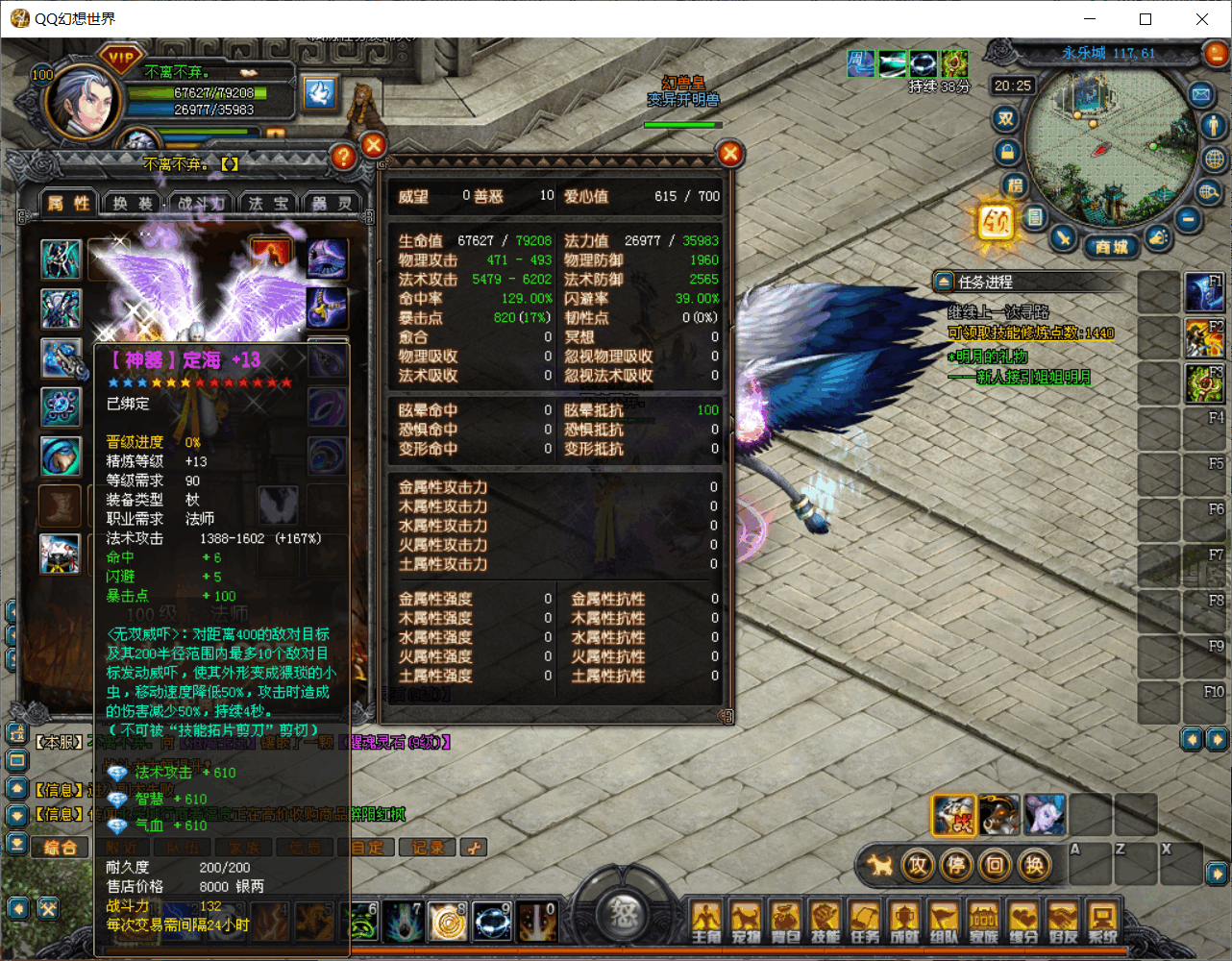Open the mail envelope icon by minimap
The image size is (1232, 961).
tap(1200, 94)
